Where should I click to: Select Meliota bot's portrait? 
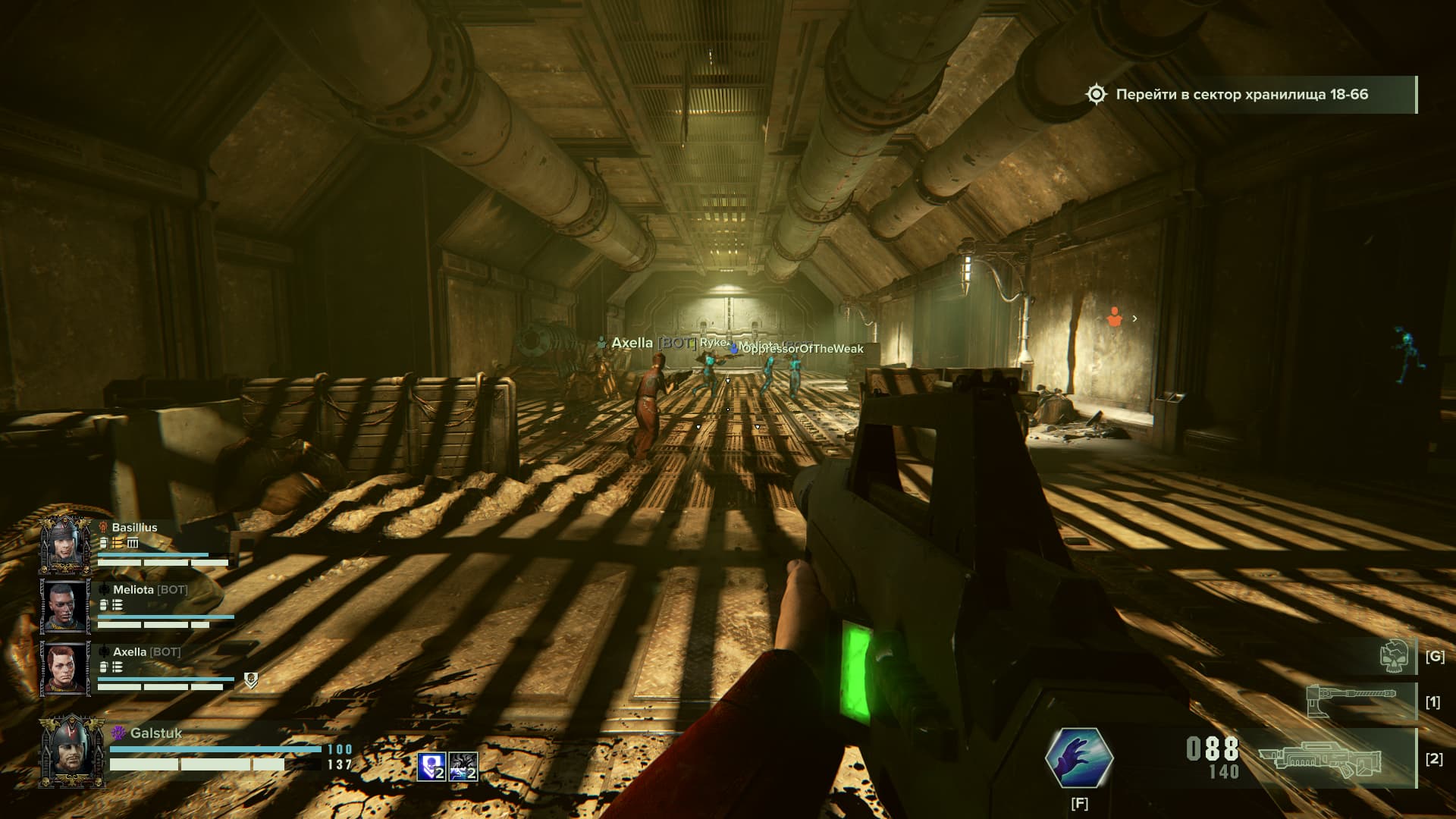click(65, 606)
